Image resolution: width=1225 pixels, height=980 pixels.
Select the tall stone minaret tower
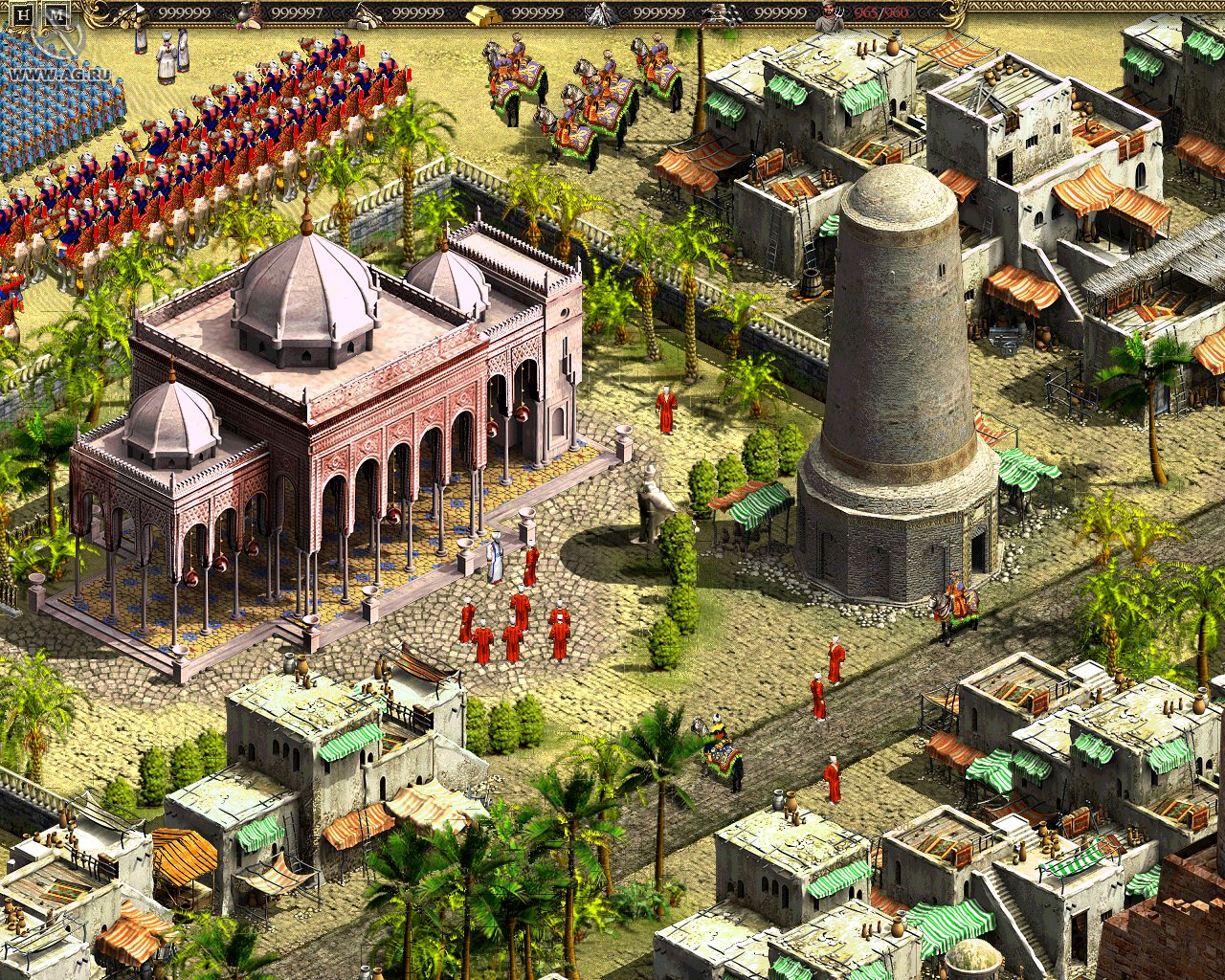[x=890, y=383]
